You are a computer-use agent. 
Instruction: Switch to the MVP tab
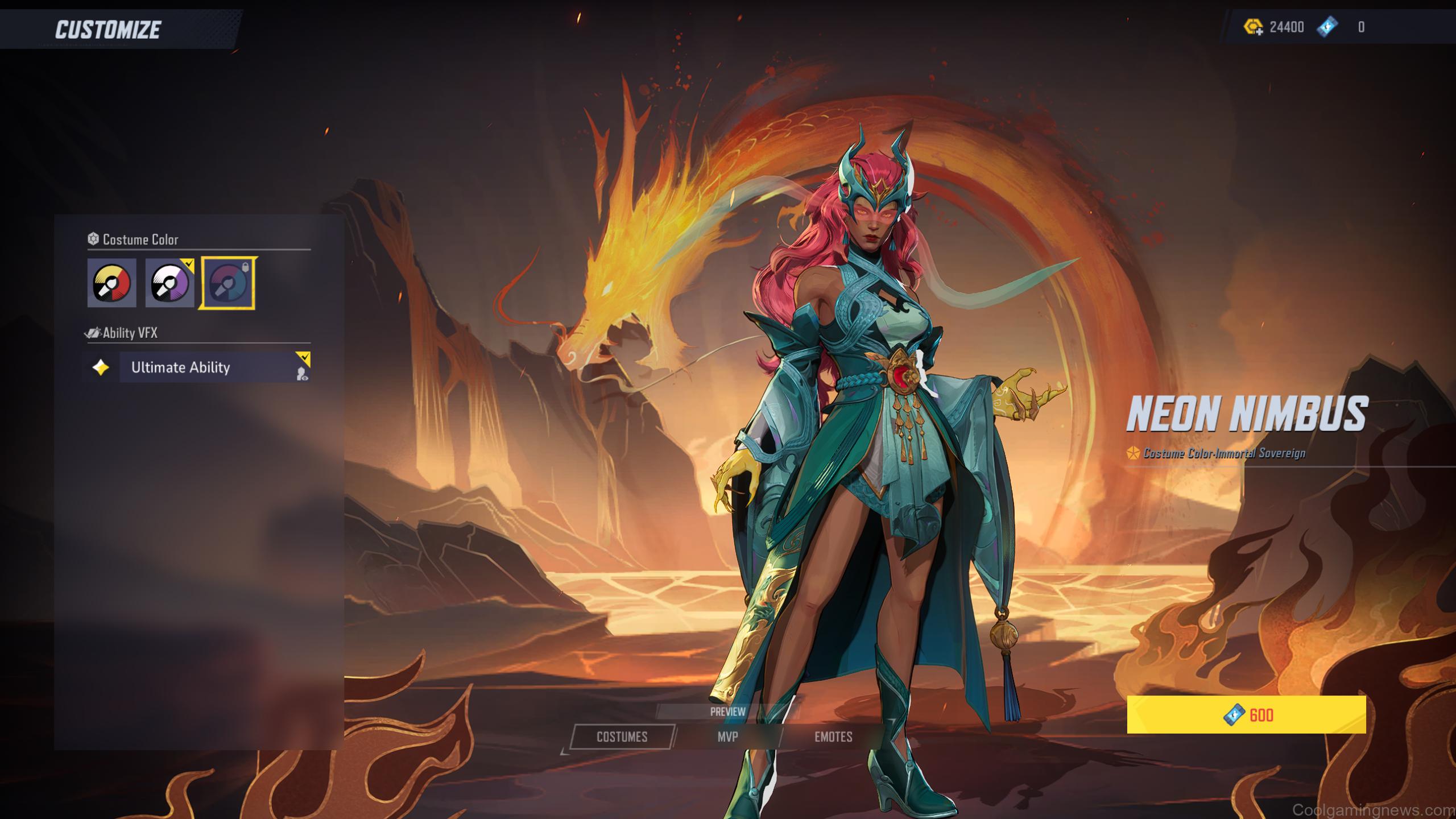point(727,737)
